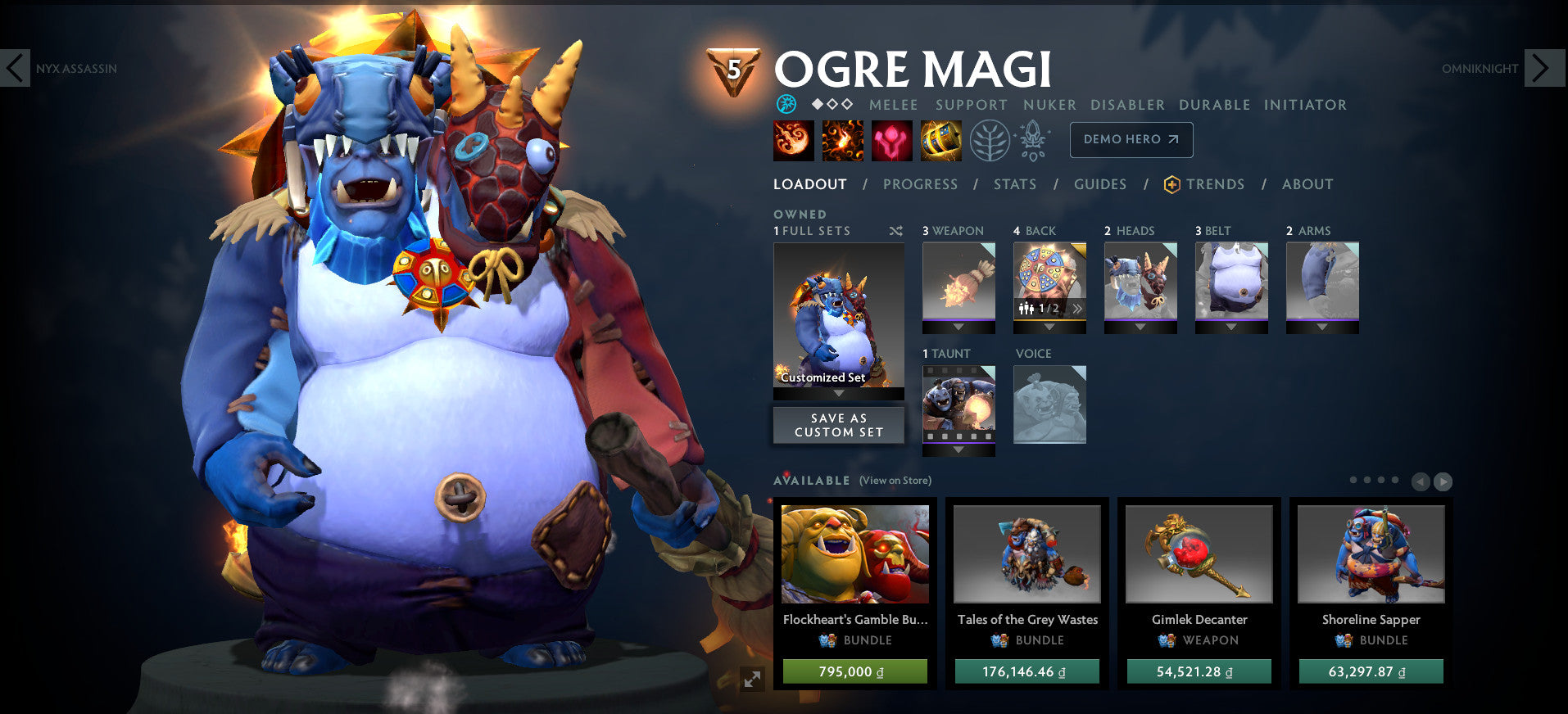This screenshot has height=714, width=1568.
Task: Select the Belt equipment slot
Action: [x=1231, y=281]
